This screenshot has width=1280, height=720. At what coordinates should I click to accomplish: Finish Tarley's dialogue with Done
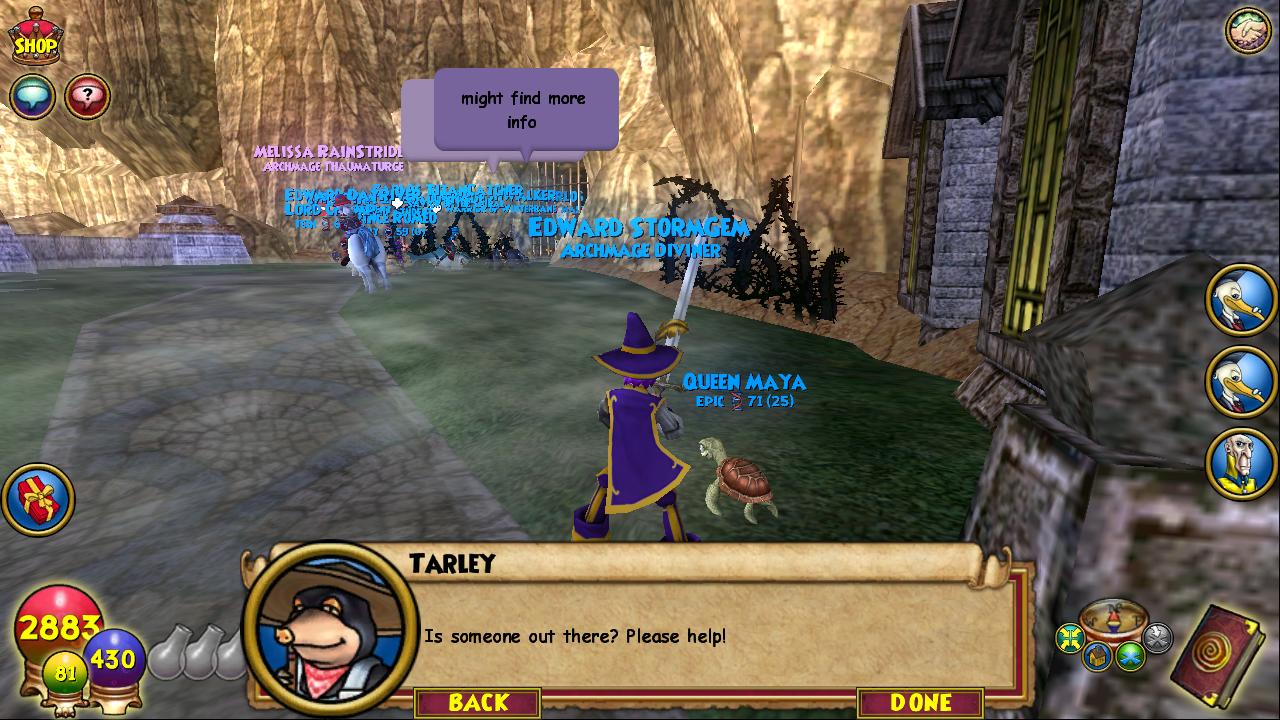click(x=920, y=702)
